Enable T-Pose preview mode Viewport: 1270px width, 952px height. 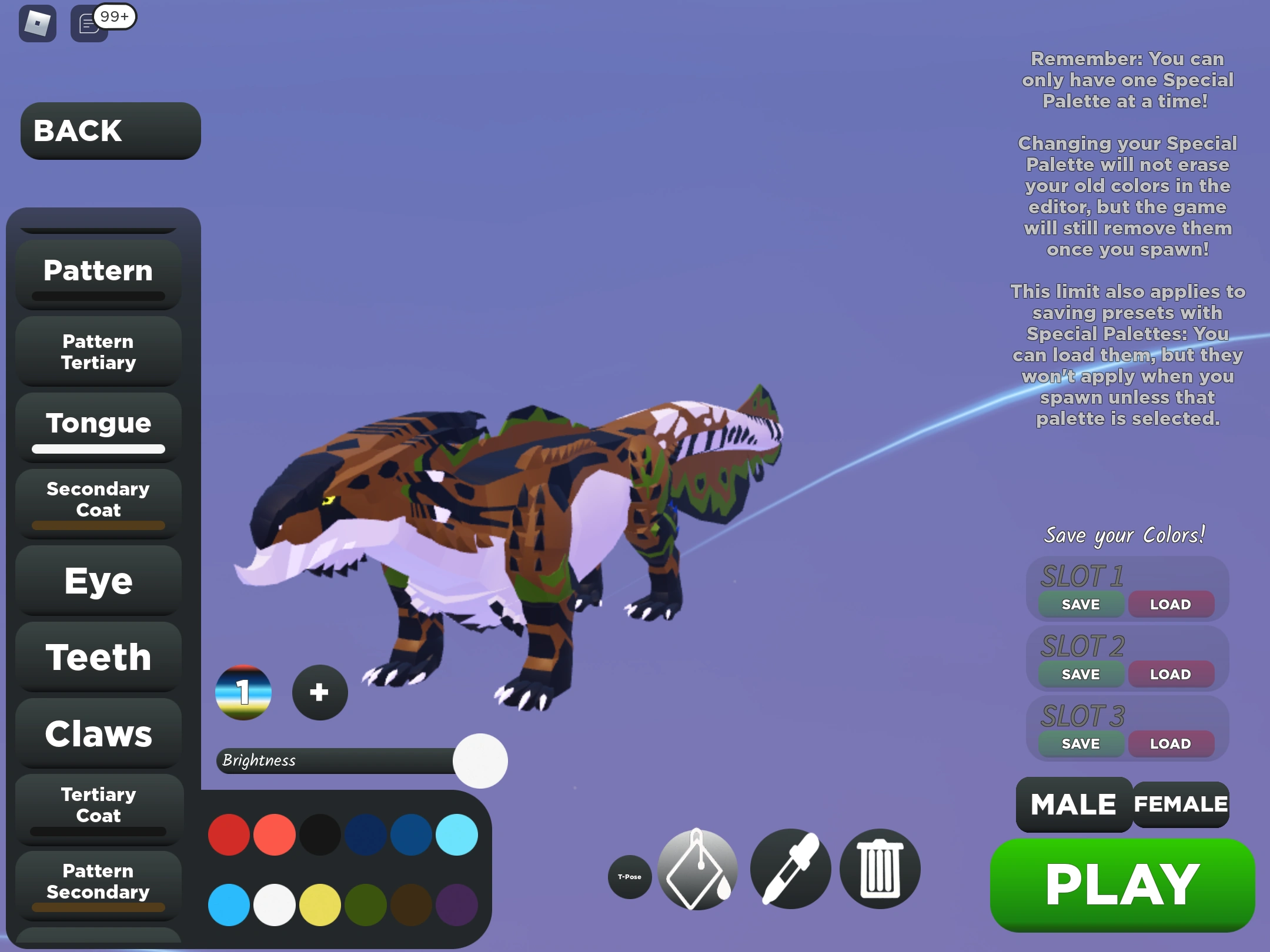(631, 876)
